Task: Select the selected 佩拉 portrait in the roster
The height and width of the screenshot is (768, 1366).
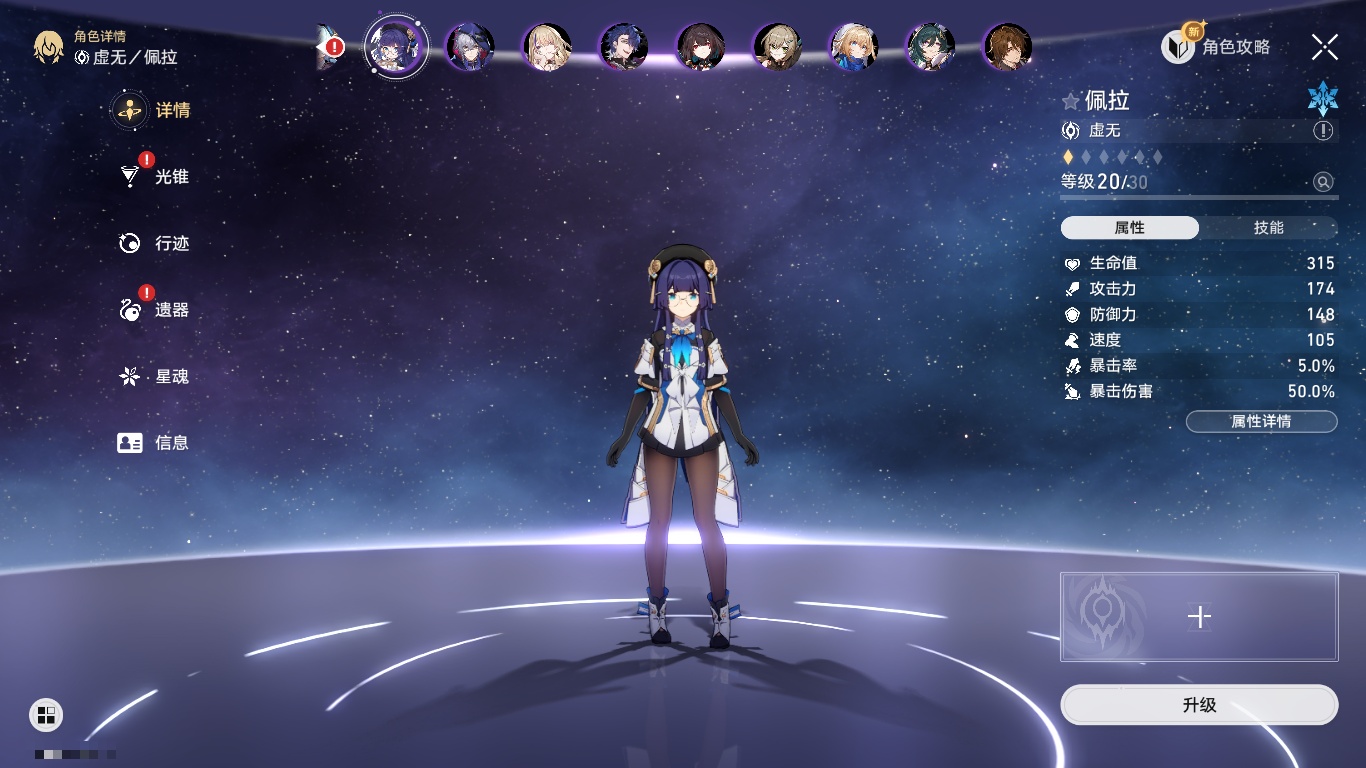Action: tap(396, 47)
